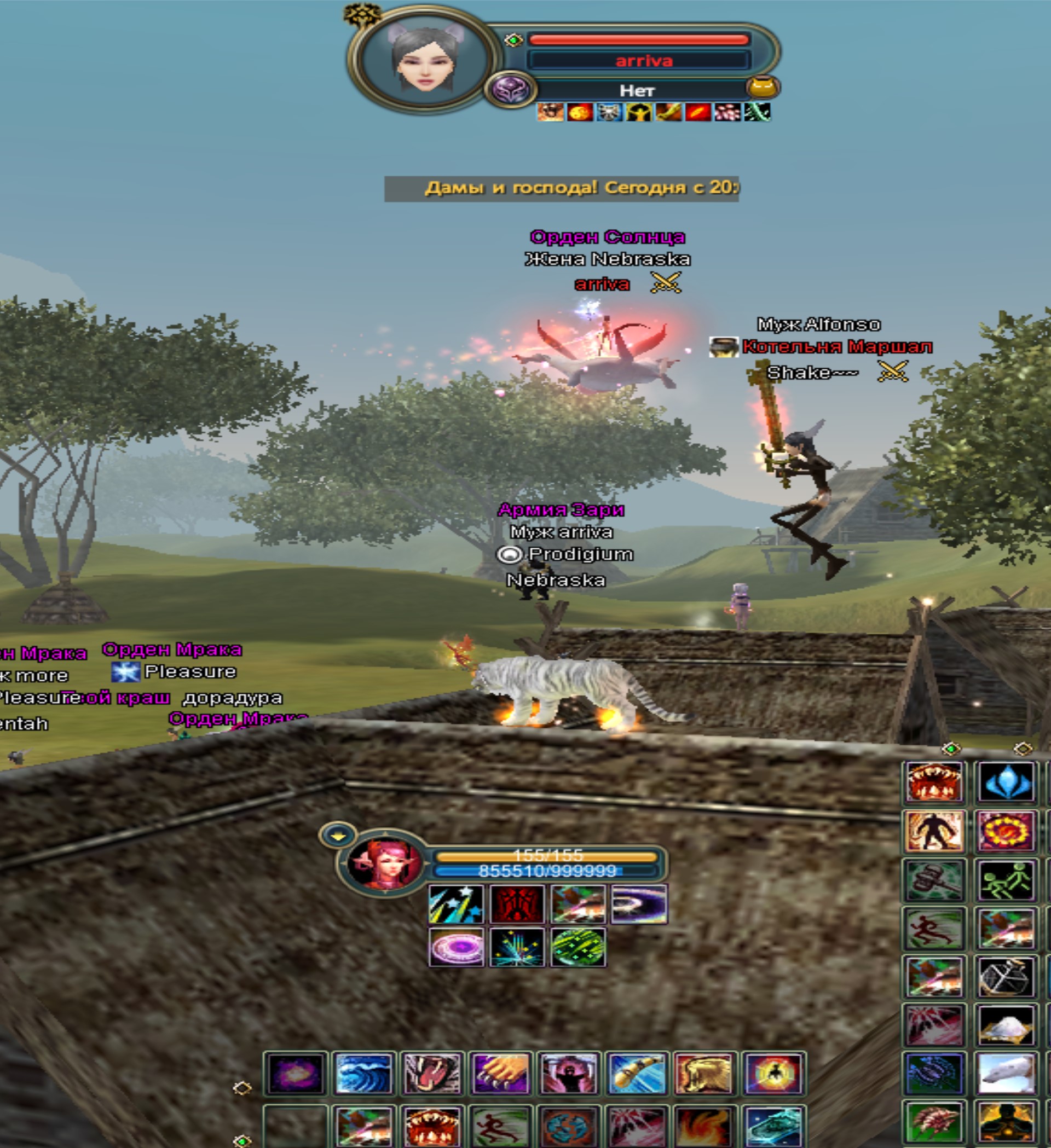Activate the meditating figure skill
Image resolution: width=1051 pixels, height=1148 pixels.
click(x=1006, y=1122)
